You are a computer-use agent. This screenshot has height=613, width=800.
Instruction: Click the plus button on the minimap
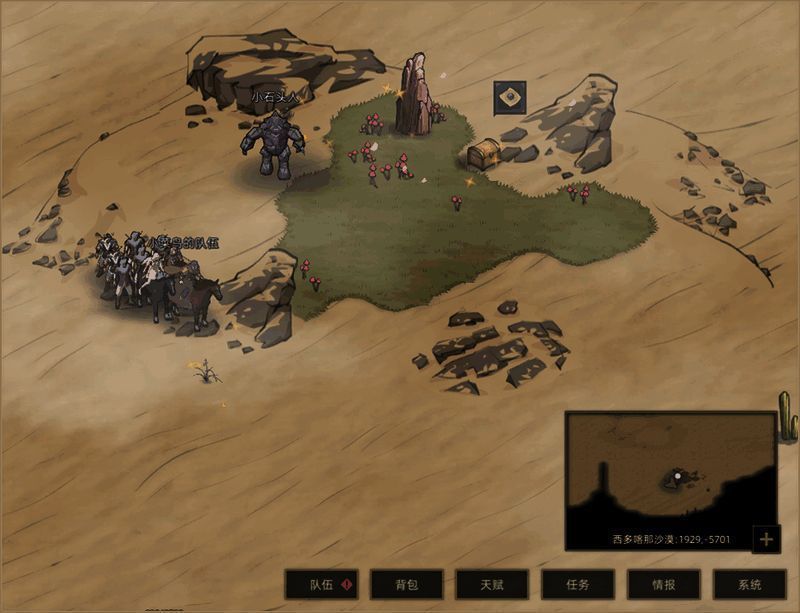tap(766, 540)
